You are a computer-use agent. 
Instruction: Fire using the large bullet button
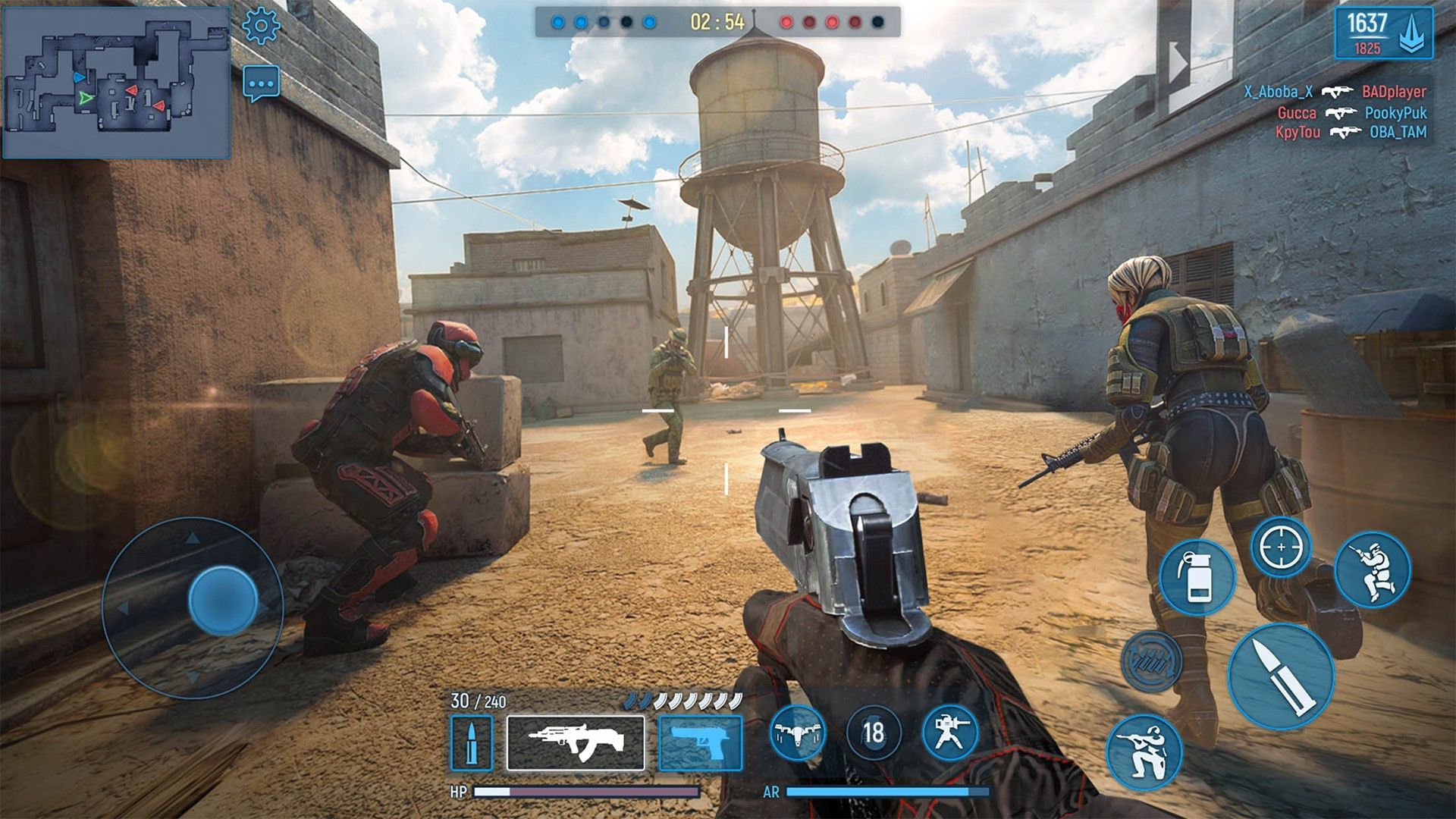coord(1281,676)
